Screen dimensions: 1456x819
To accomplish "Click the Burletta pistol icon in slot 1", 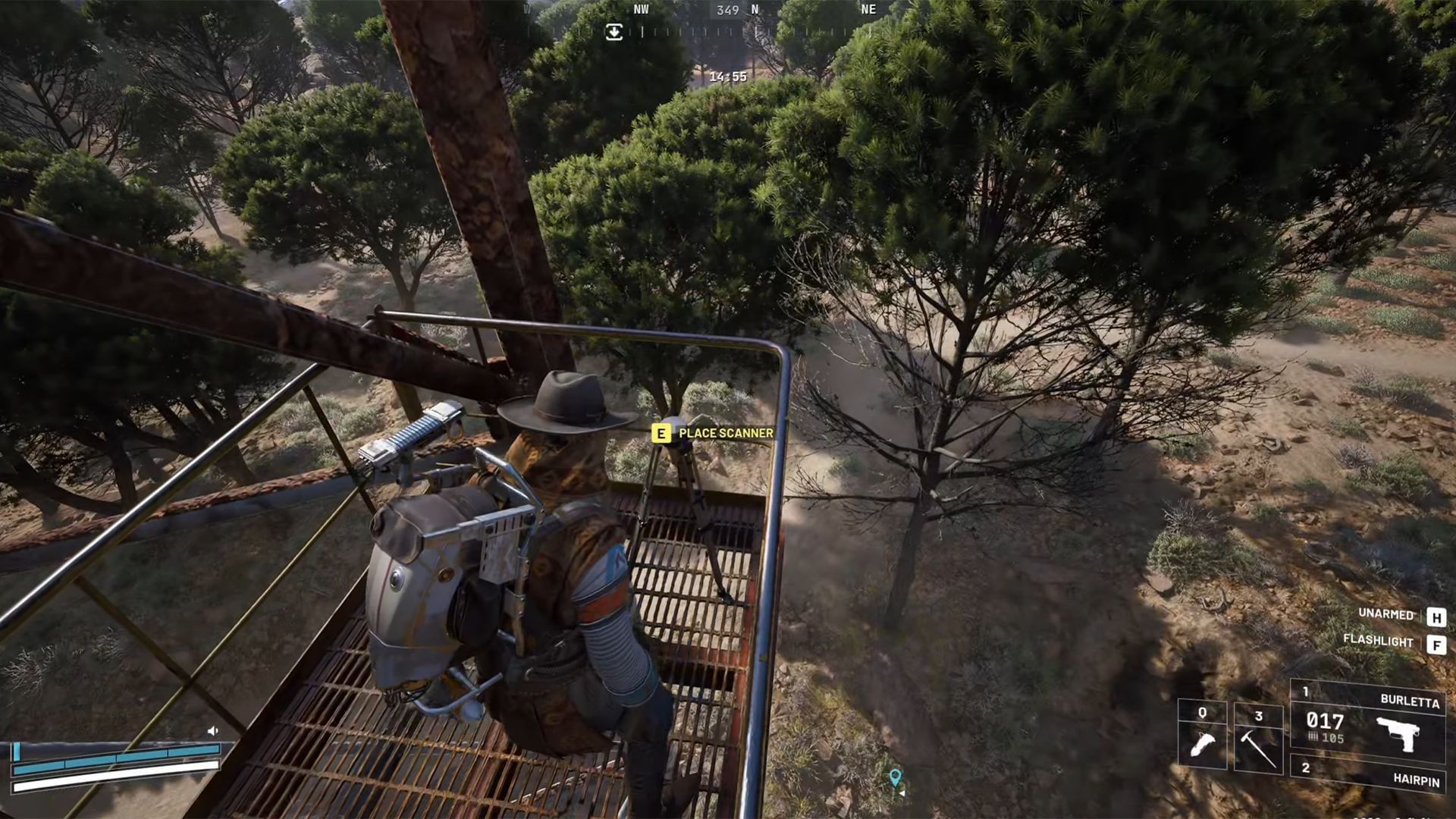I will (x=1398, y=733).
